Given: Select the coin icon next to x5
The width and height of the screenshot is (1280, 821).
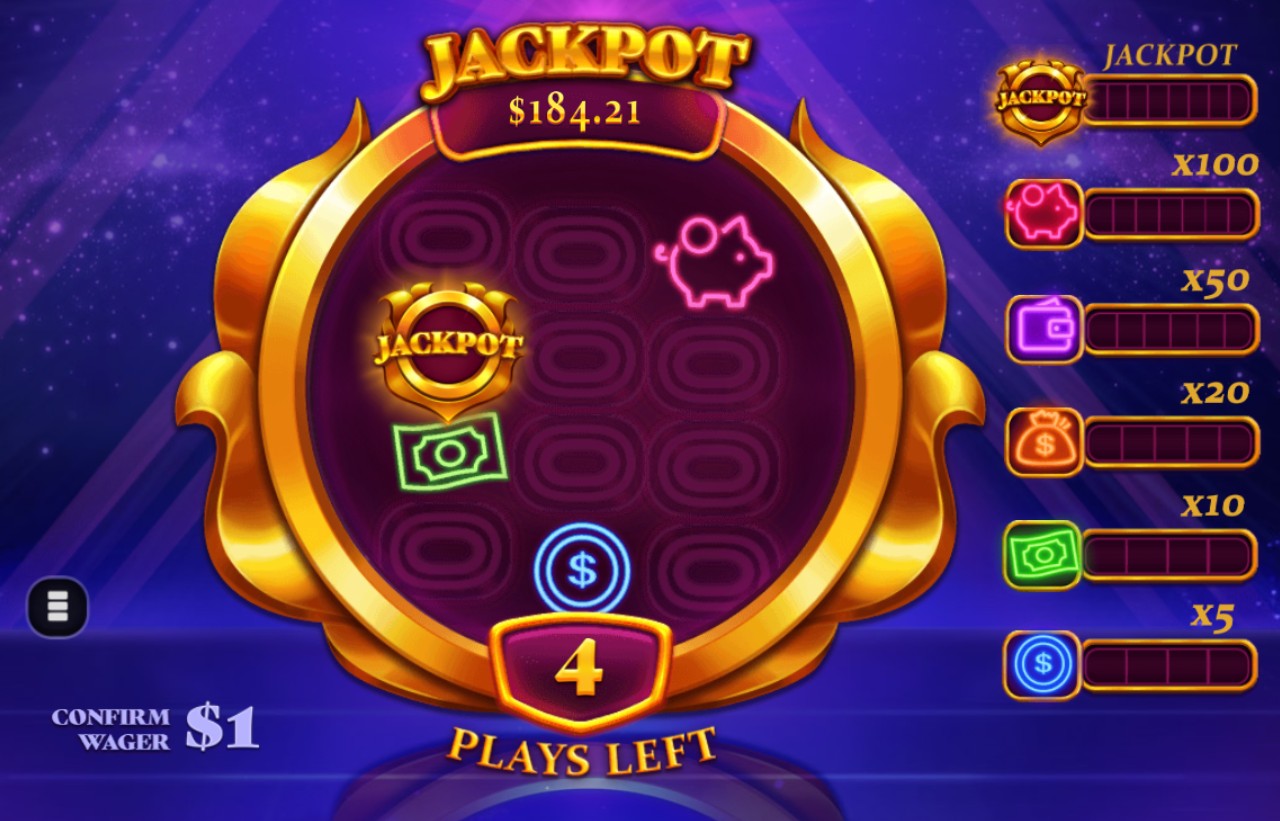Looking at the screenshot, I should coord(1042,662).
